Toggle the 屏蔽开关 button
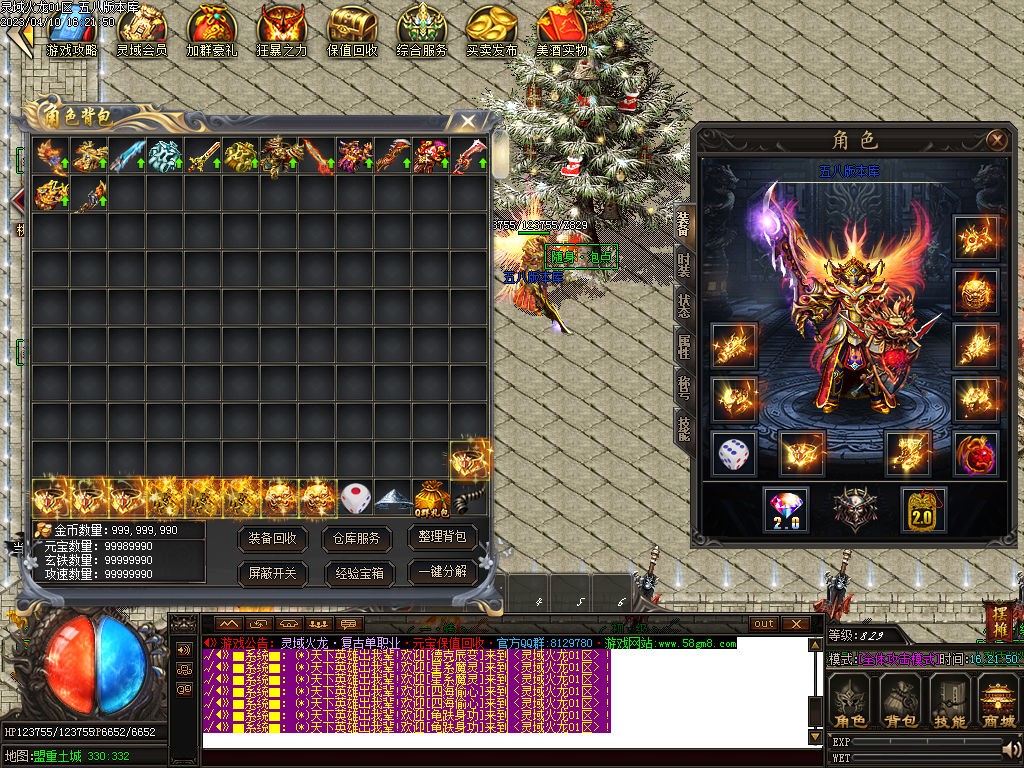 272,573
